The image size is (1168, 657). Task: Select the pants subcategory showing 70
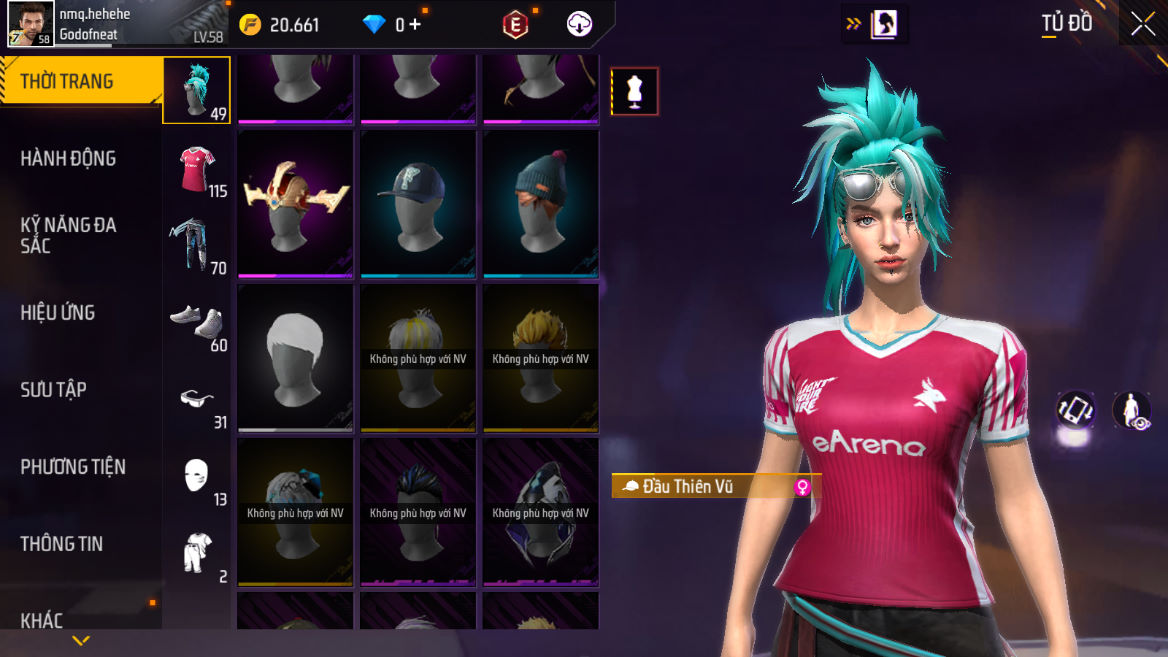[197, 245]
